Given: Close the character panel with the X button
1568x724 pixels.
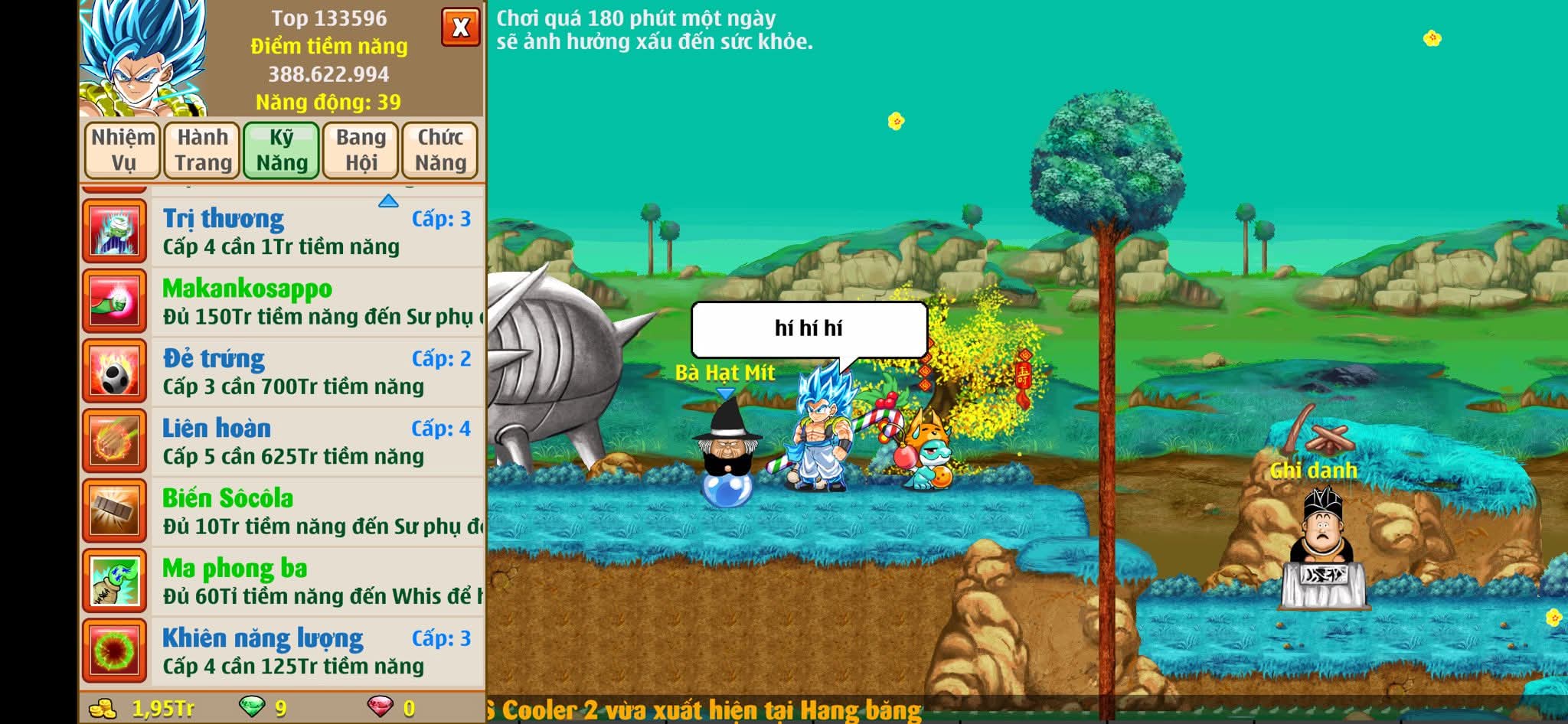Looking at the screenshot, I should pos(460,28).
